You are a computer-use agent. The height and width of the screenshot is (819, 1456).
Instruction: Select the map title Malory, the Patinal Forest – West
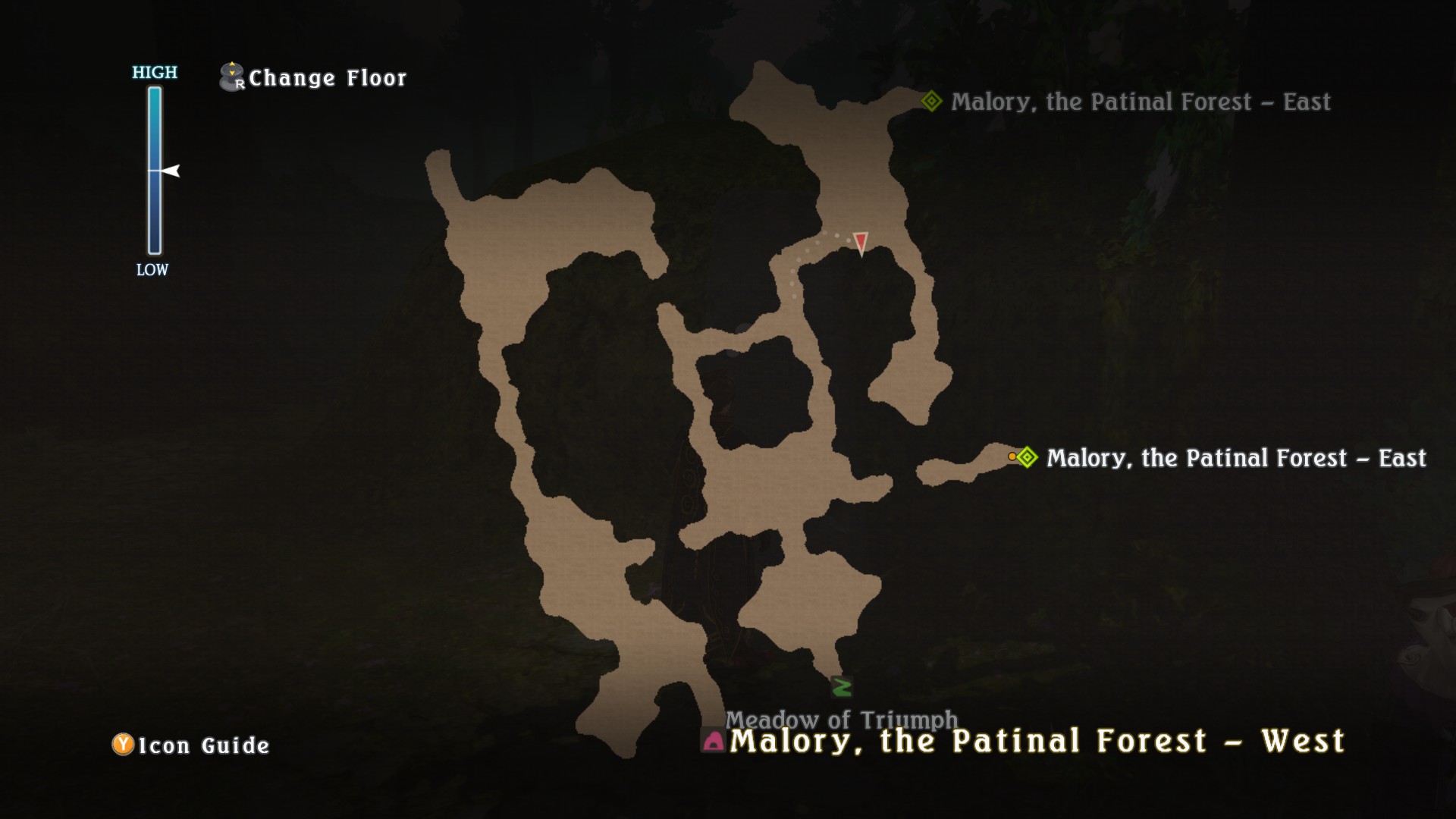click(1039, 742)
